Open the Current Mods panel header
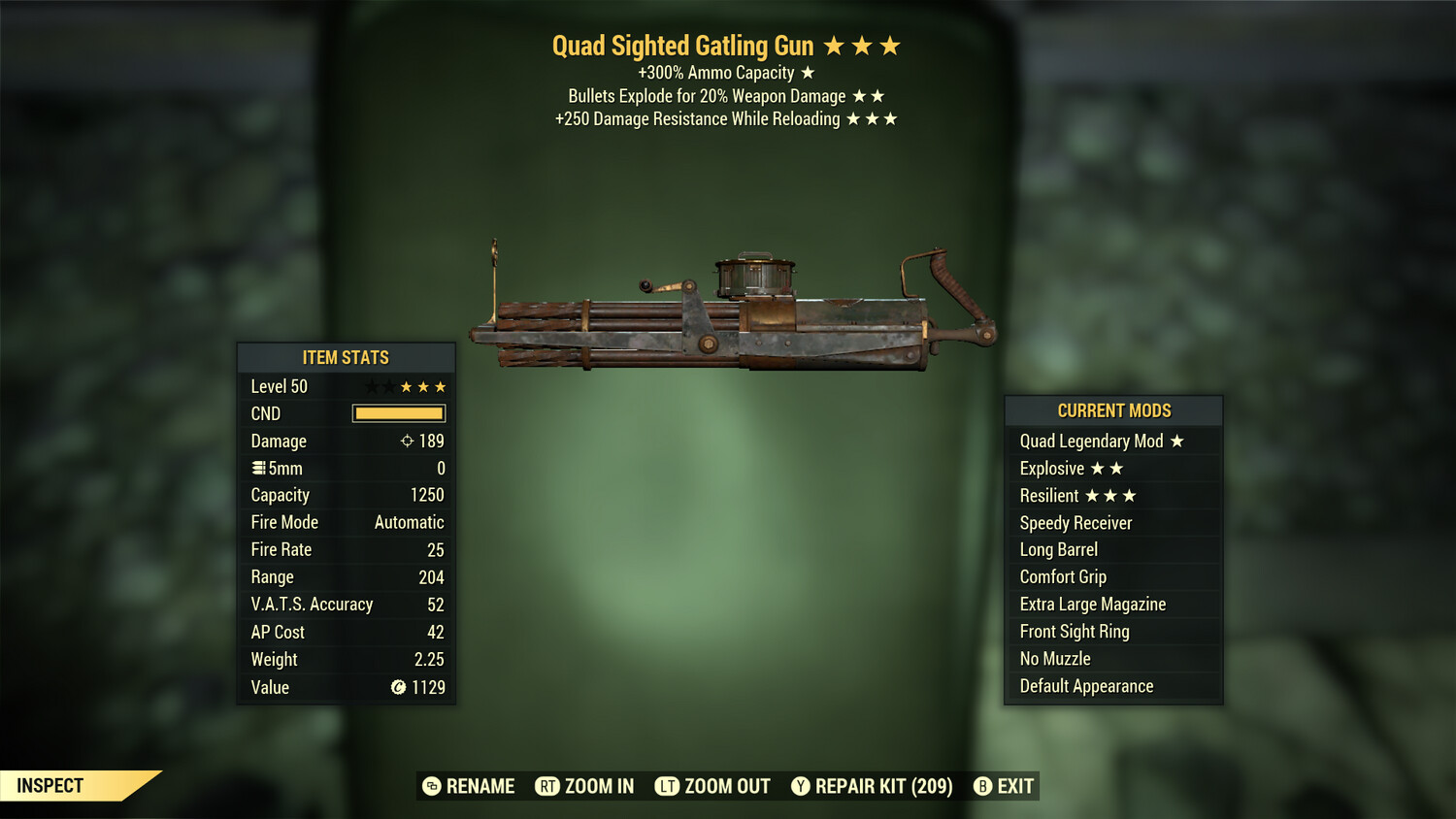1456x819 pixels. click(x=1113, y=410)
